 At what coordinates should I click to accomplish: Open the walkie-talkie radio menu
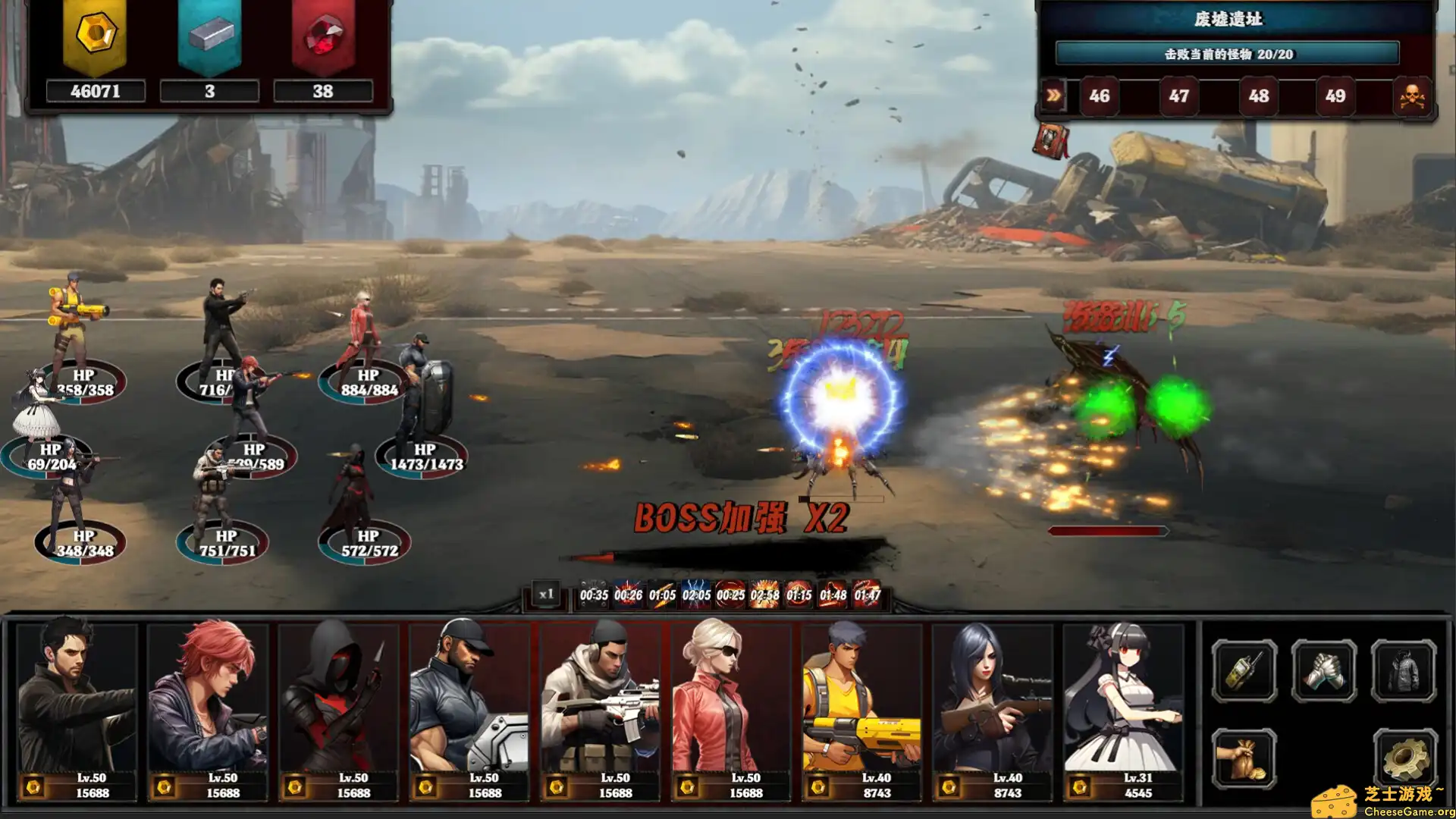(x=1244, y=671)
